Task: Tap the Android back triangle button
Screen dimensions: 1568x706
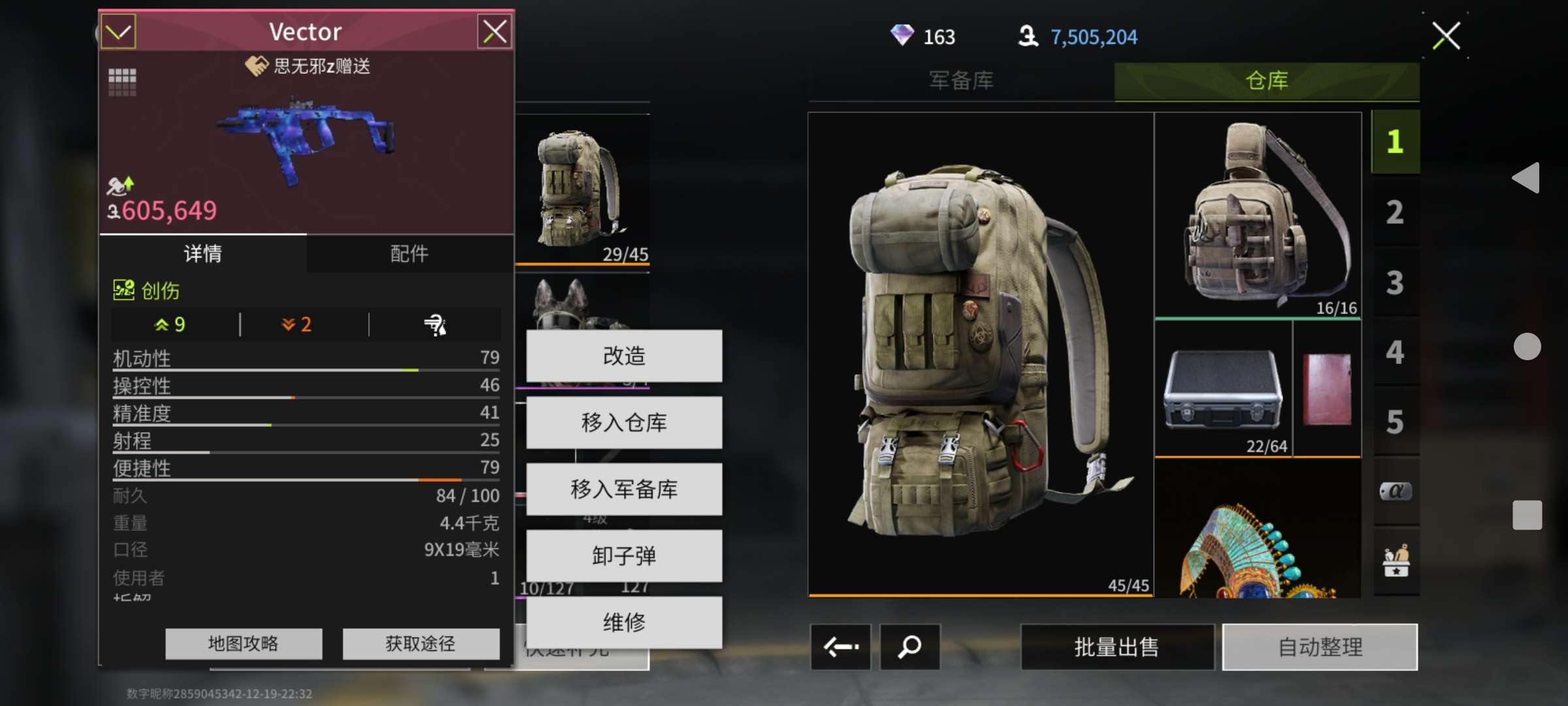Action: coord(1527,178)
